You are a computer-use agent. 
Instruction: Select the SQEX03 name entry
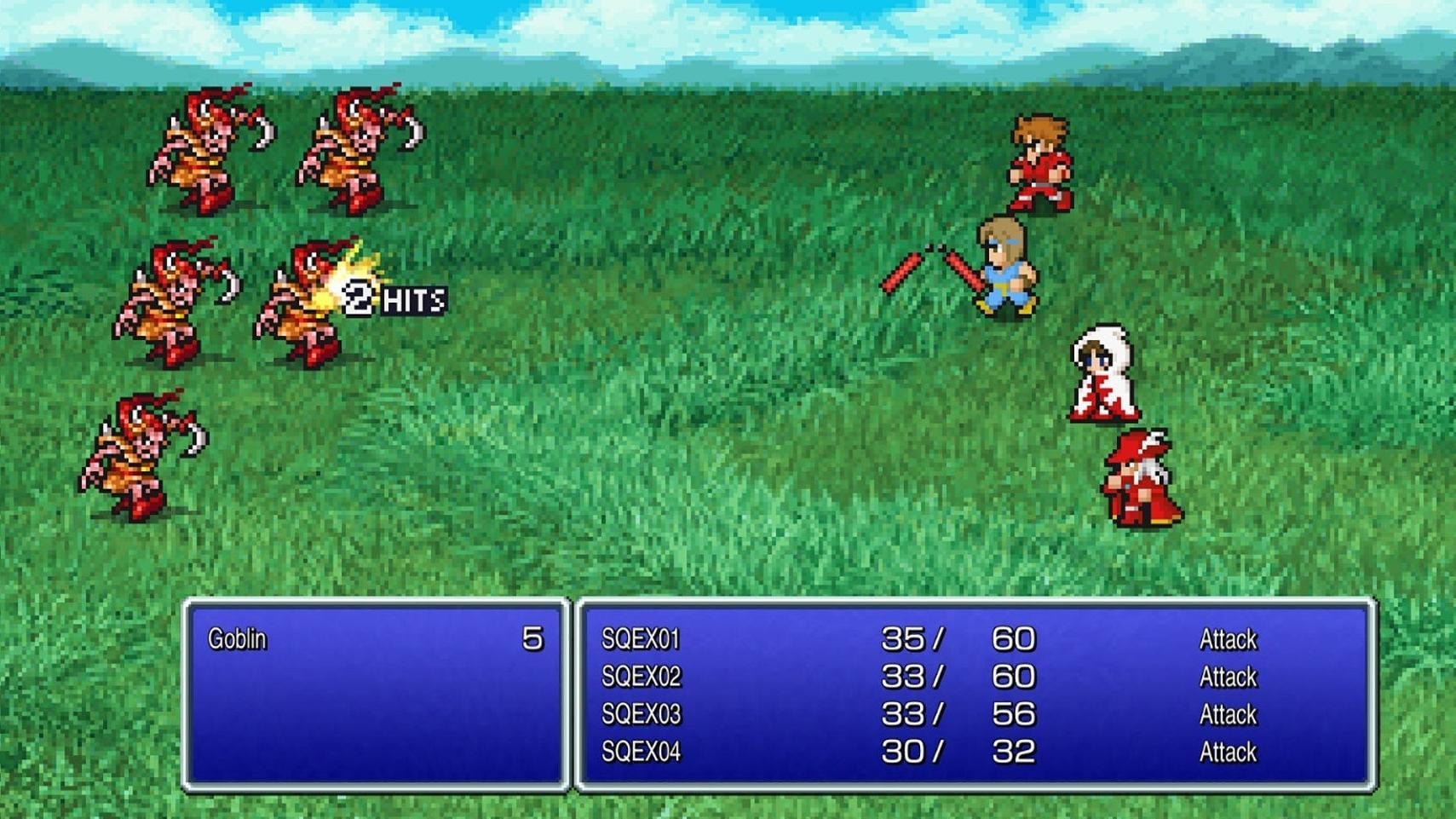click(642, 714)
